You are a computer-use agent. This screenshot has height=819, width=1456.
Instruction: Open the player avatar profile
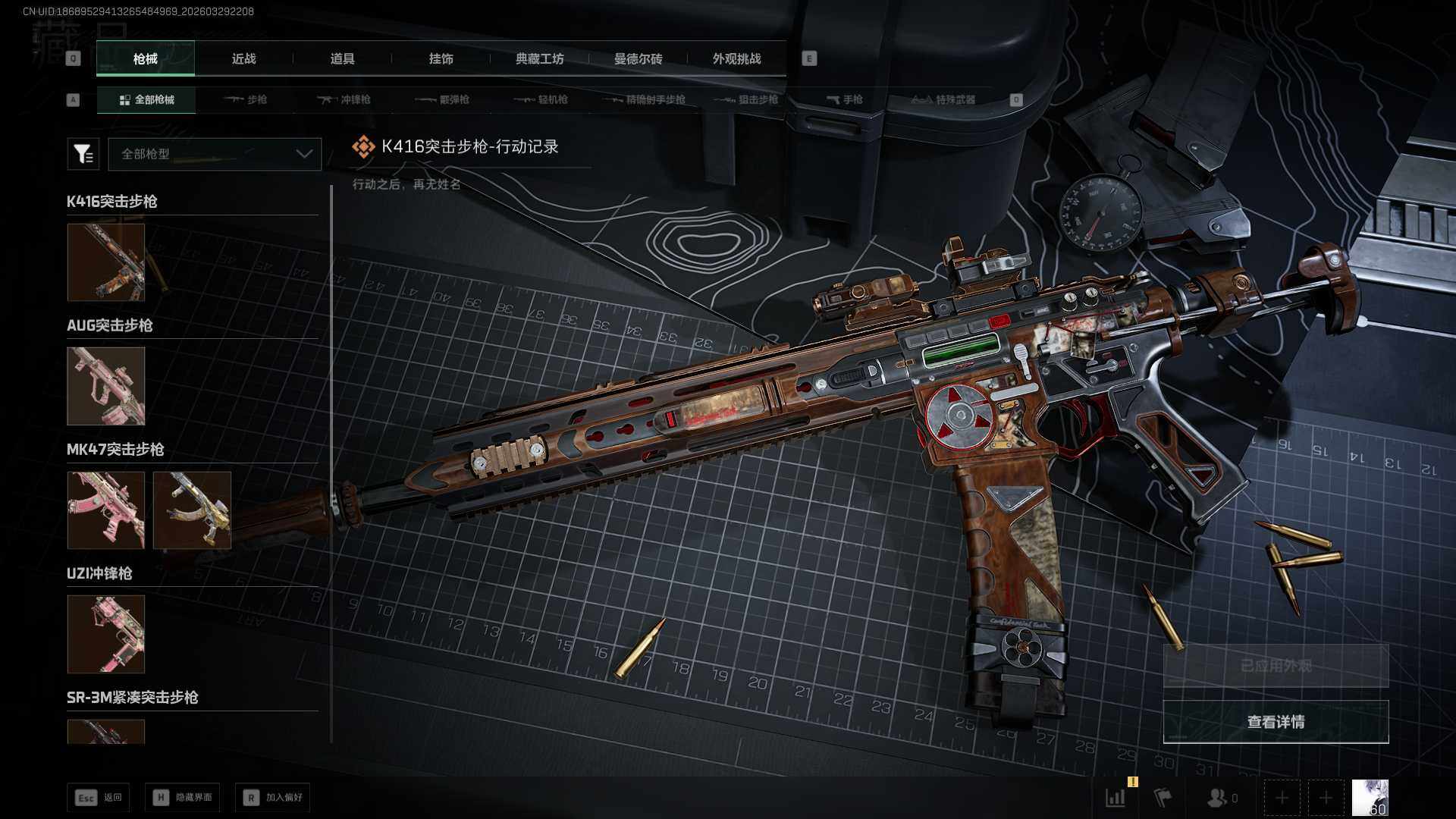[1370, 798]
